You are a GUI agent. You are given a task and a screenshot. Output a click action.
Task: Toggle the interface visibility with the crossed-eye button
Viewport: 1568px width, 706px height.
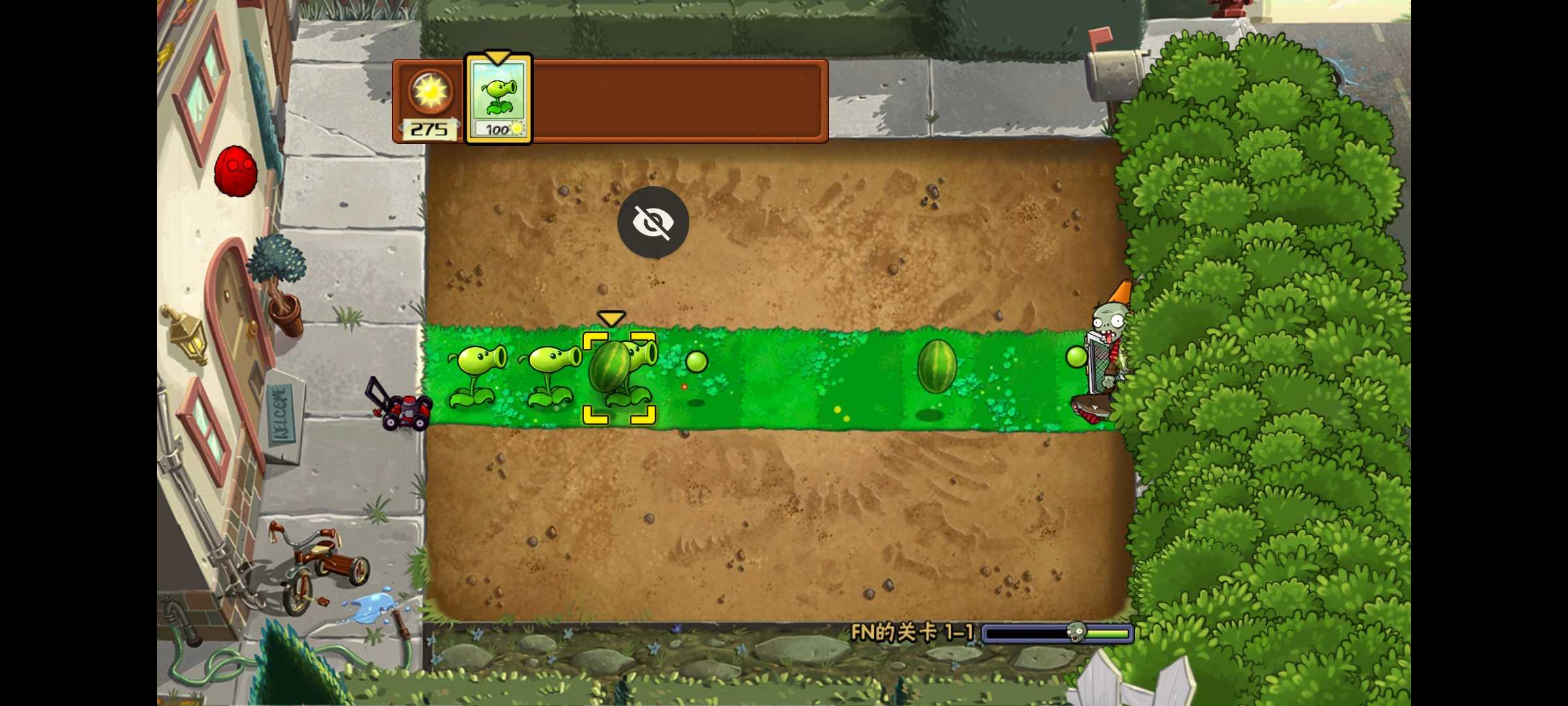(654, 222)
